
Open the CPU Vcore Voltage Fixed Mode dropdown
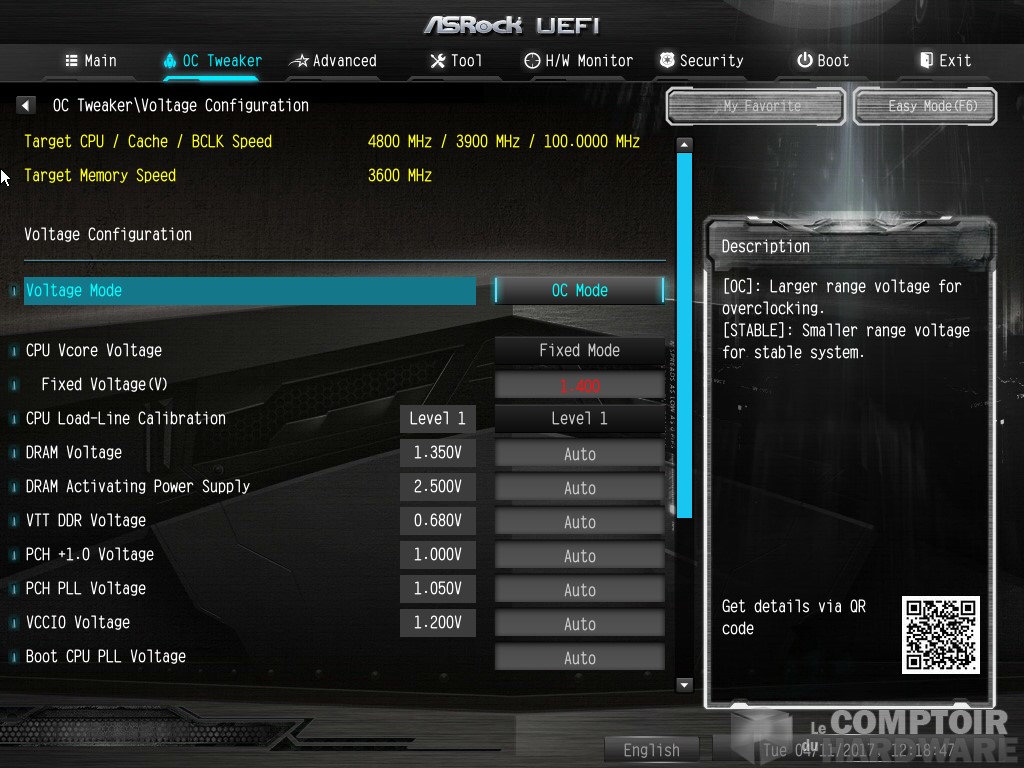tap(579, 351)
